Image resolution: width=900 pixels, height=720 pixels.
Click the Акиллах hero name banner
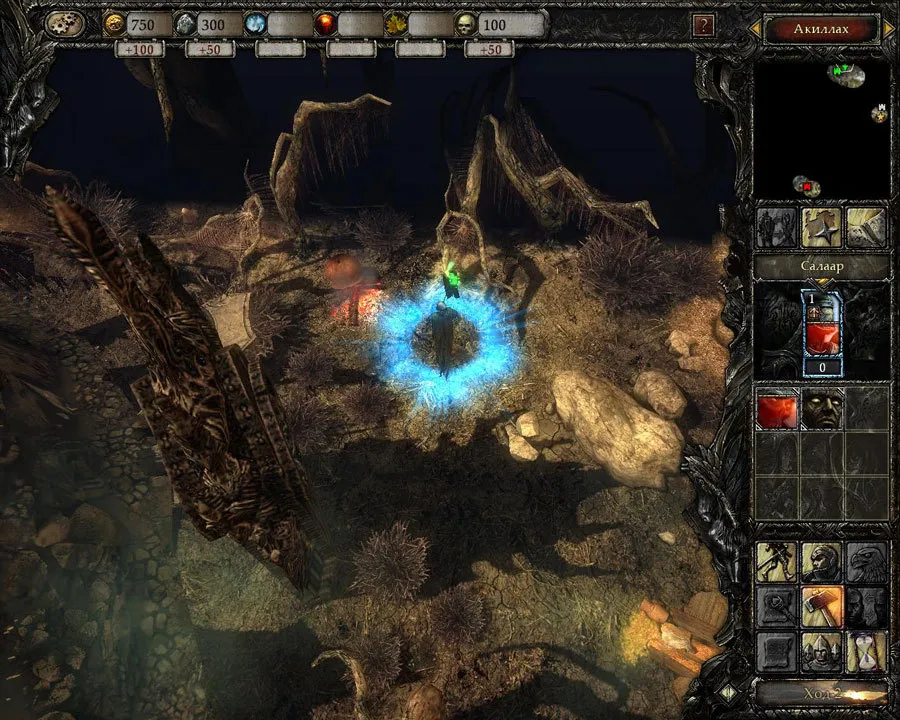pyautogui.click(x=821, y=29)
